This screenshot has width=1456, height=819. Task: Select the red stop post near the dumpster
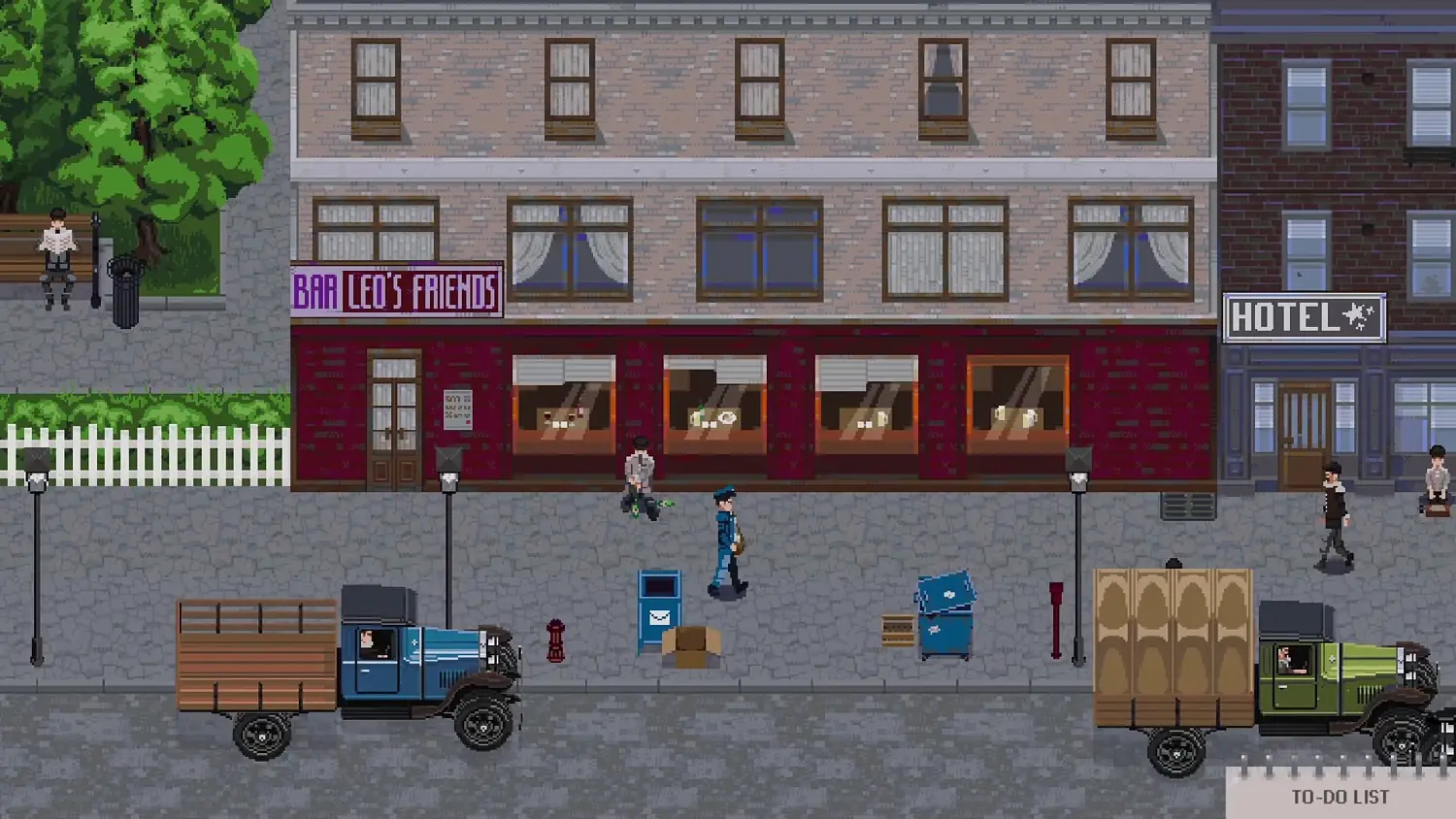[x=1058, y=621]
